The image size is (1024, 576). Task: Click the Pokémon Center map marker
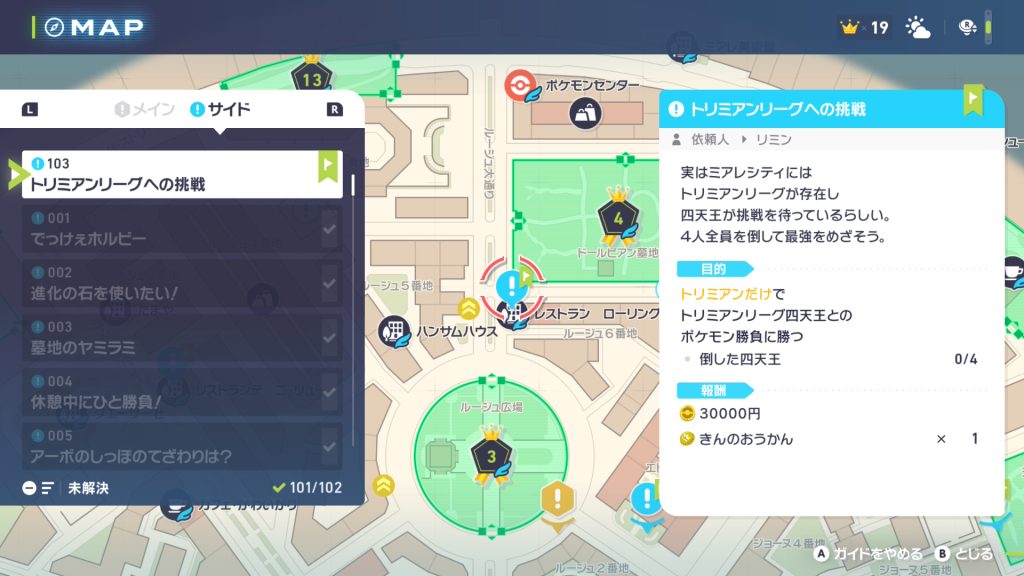point(522,85)
